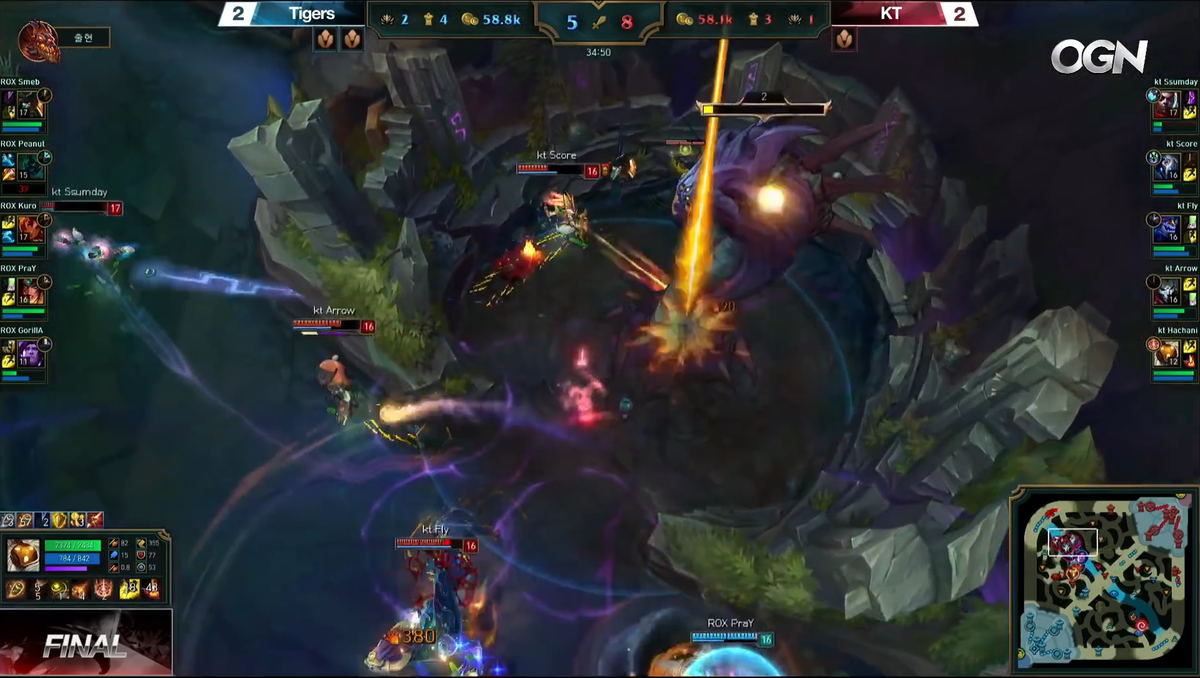Select ROX GorillA's champion portrait

pos(30,353)
